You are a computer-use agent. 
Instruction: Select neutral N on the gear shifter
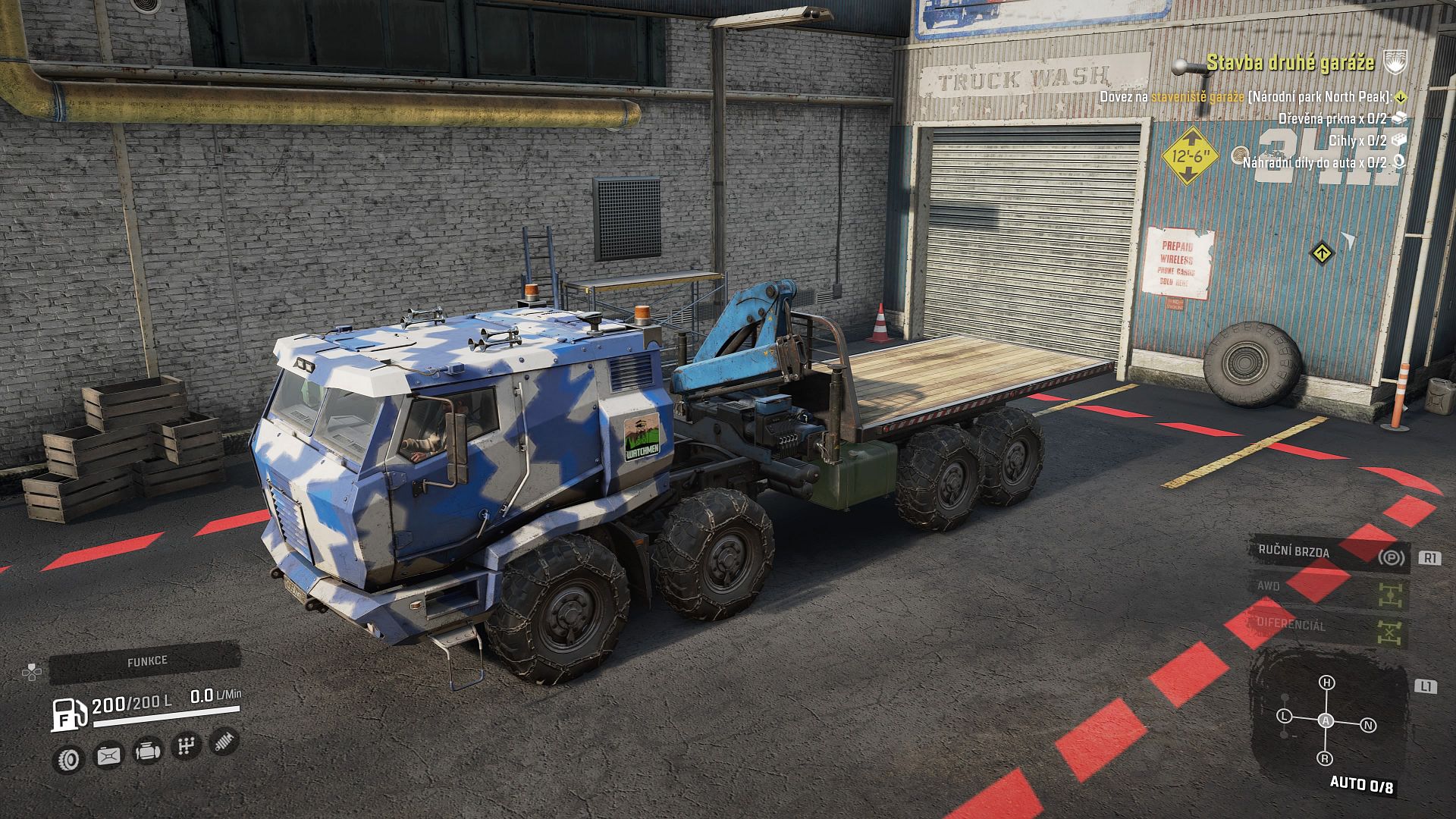point(1369,726)
